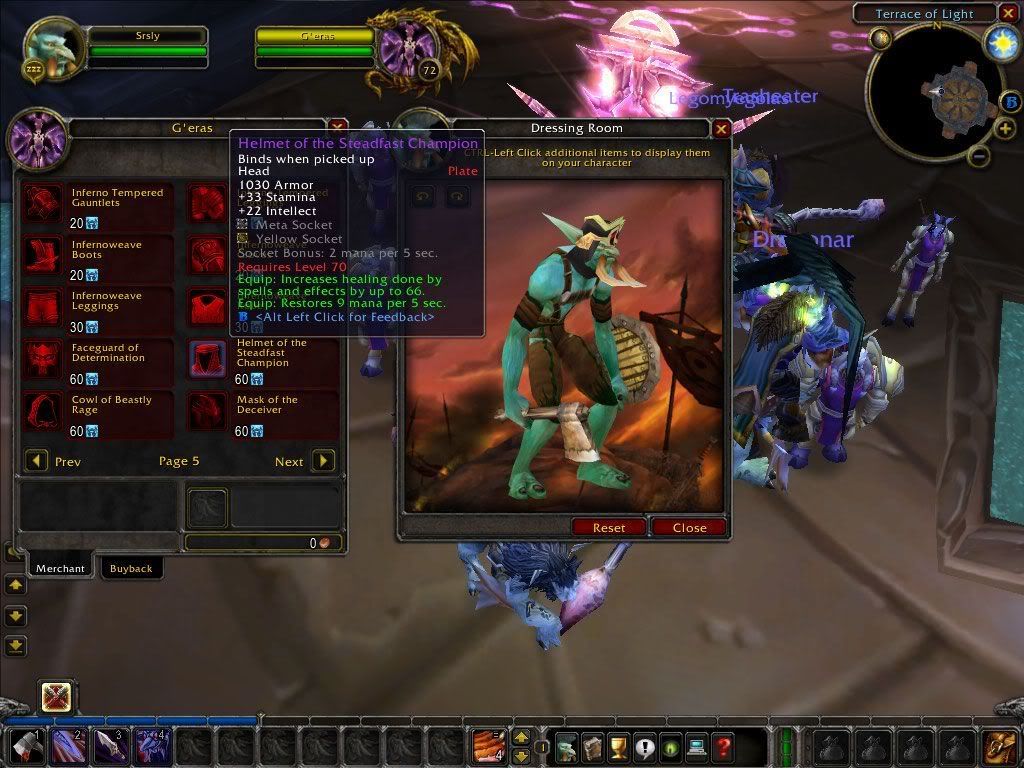Close the G'eras merchant window

pyautogui.click(x=338, y=127)
